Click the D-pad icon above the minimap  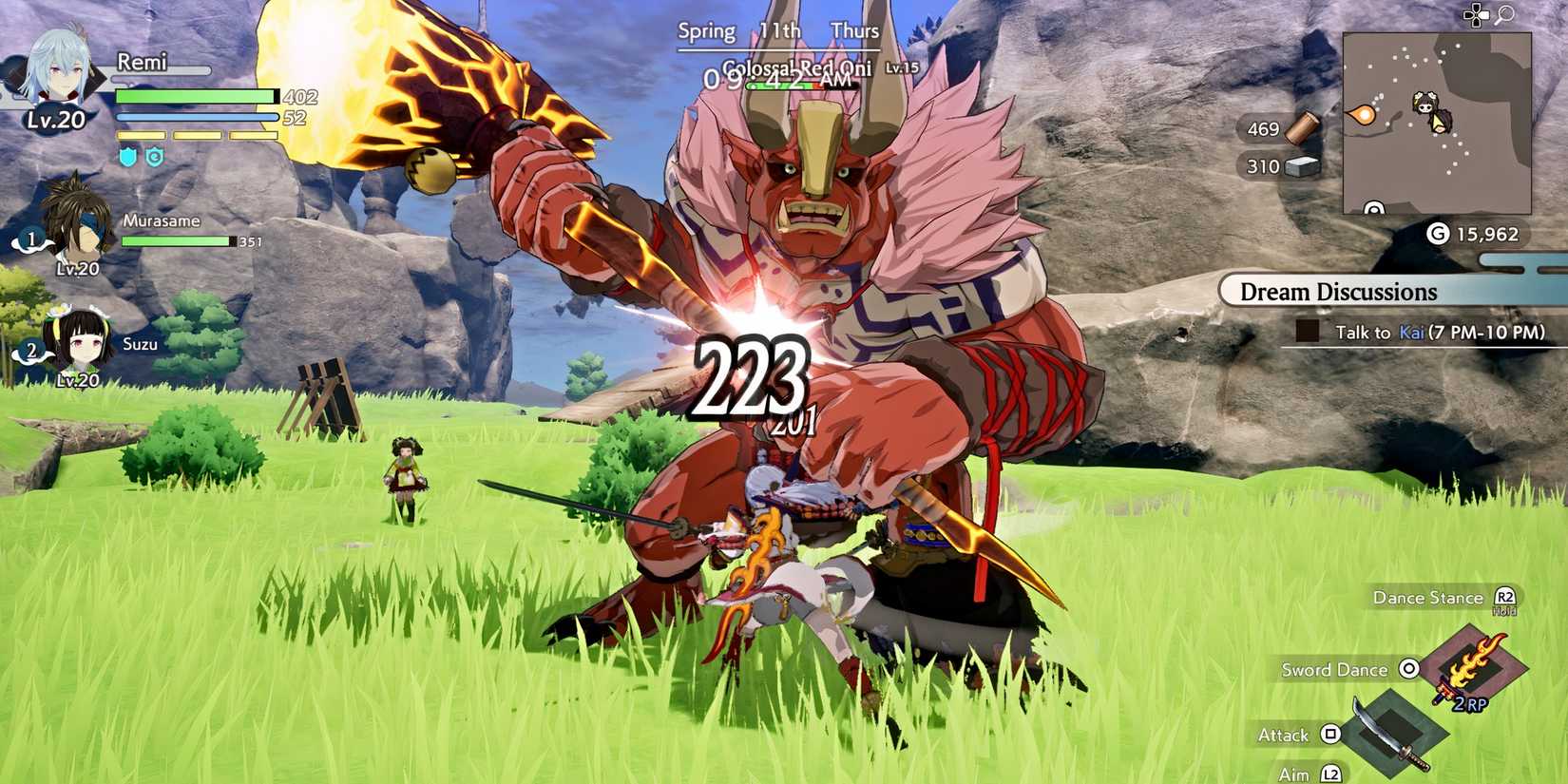coord(1476,14)
